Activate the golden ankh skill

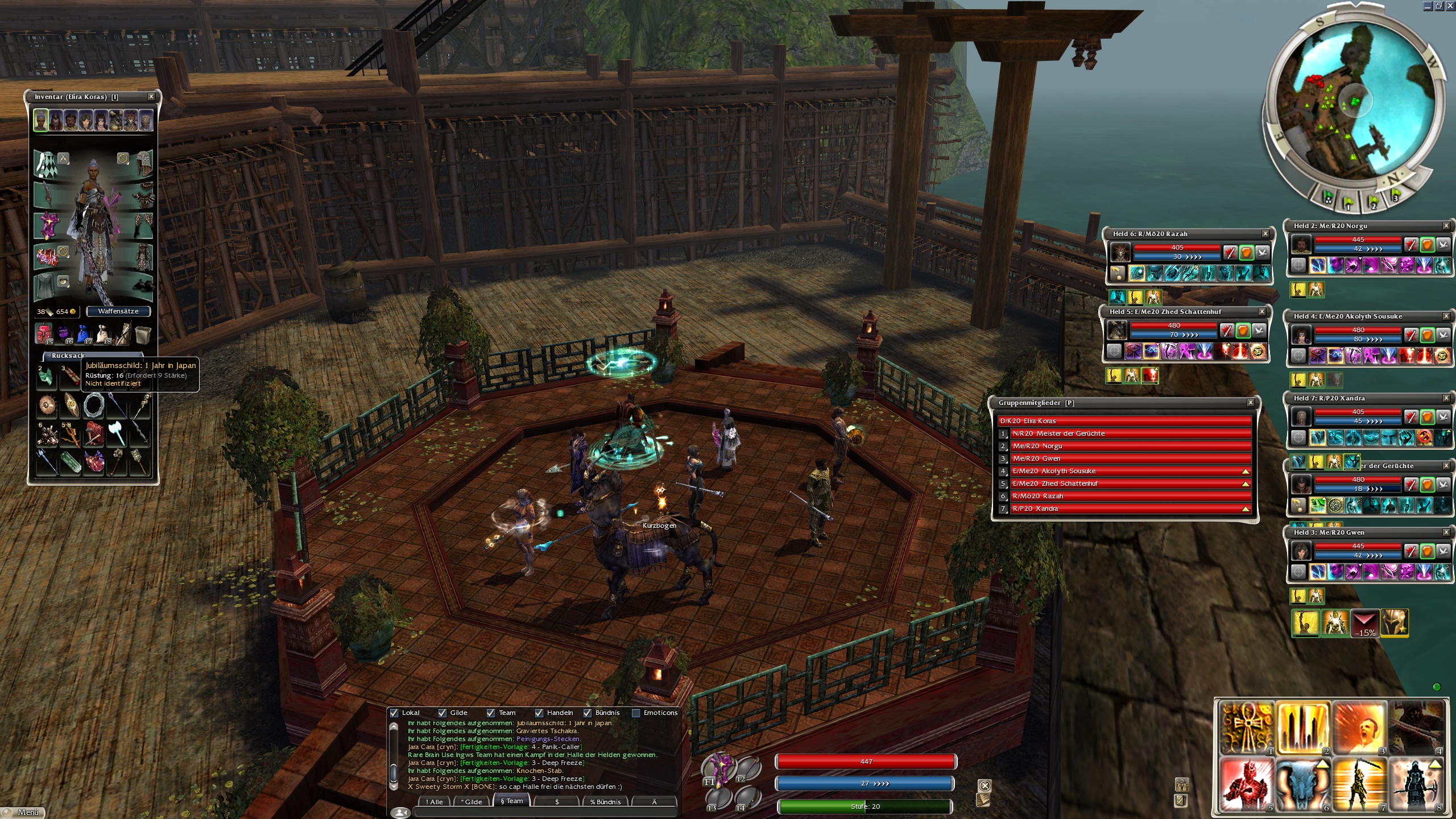tap(1247, 728)
